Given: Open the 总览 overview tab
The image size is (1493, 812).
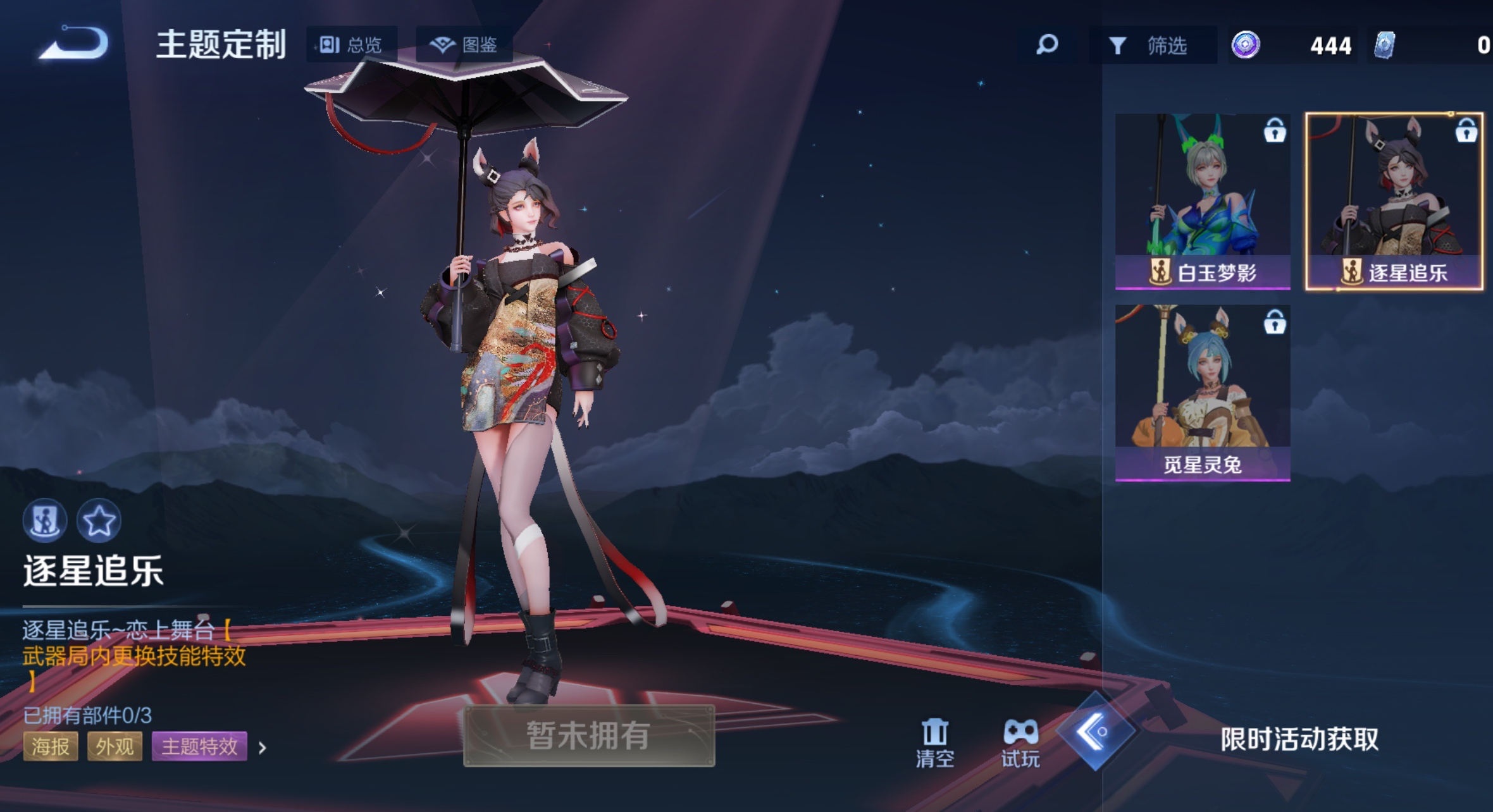Looking at the screenshot, I should [352, 45].
